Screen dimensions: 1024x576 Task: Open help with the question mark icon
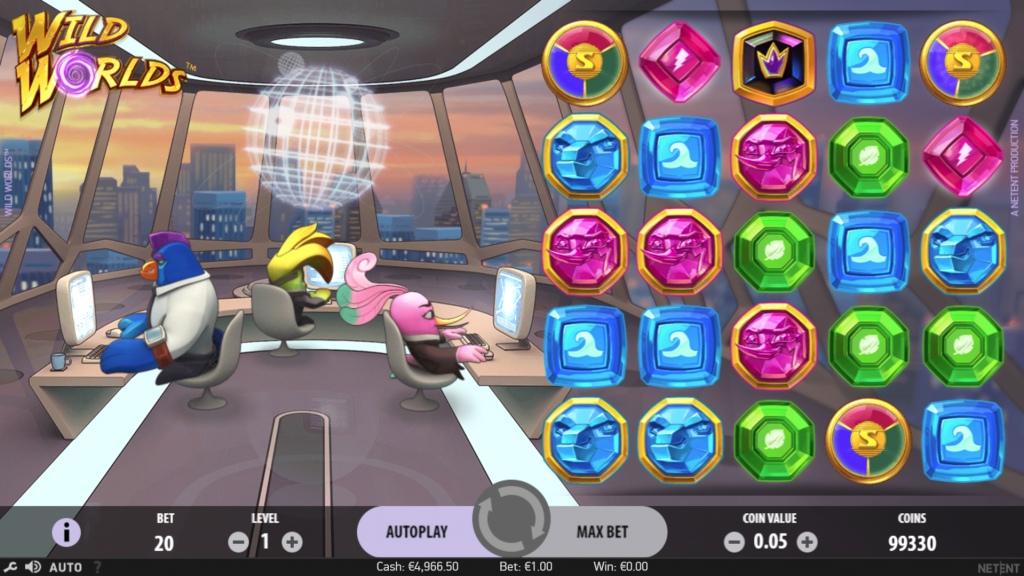click(x=97, y=567)
